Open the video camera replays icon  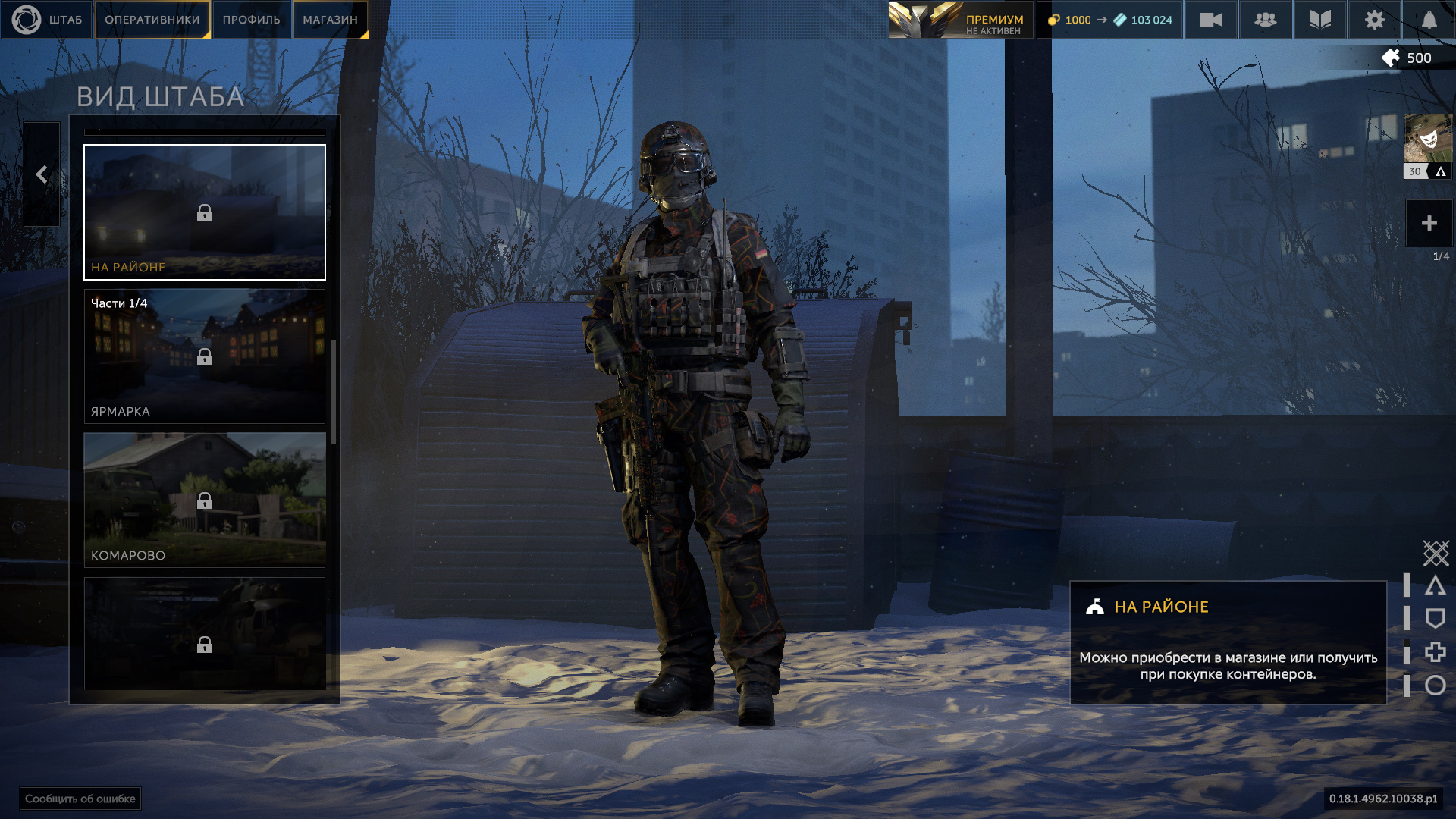pos(1210,20)
